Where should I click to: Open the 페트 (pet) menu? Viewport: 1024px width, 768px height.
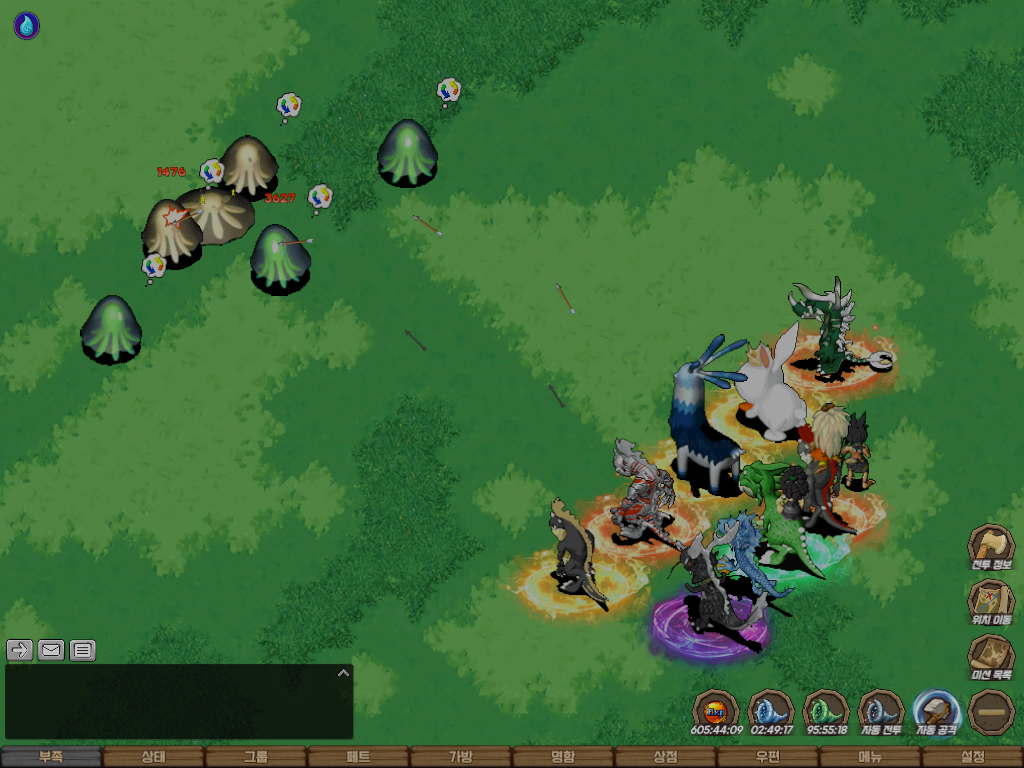[358, 757]
